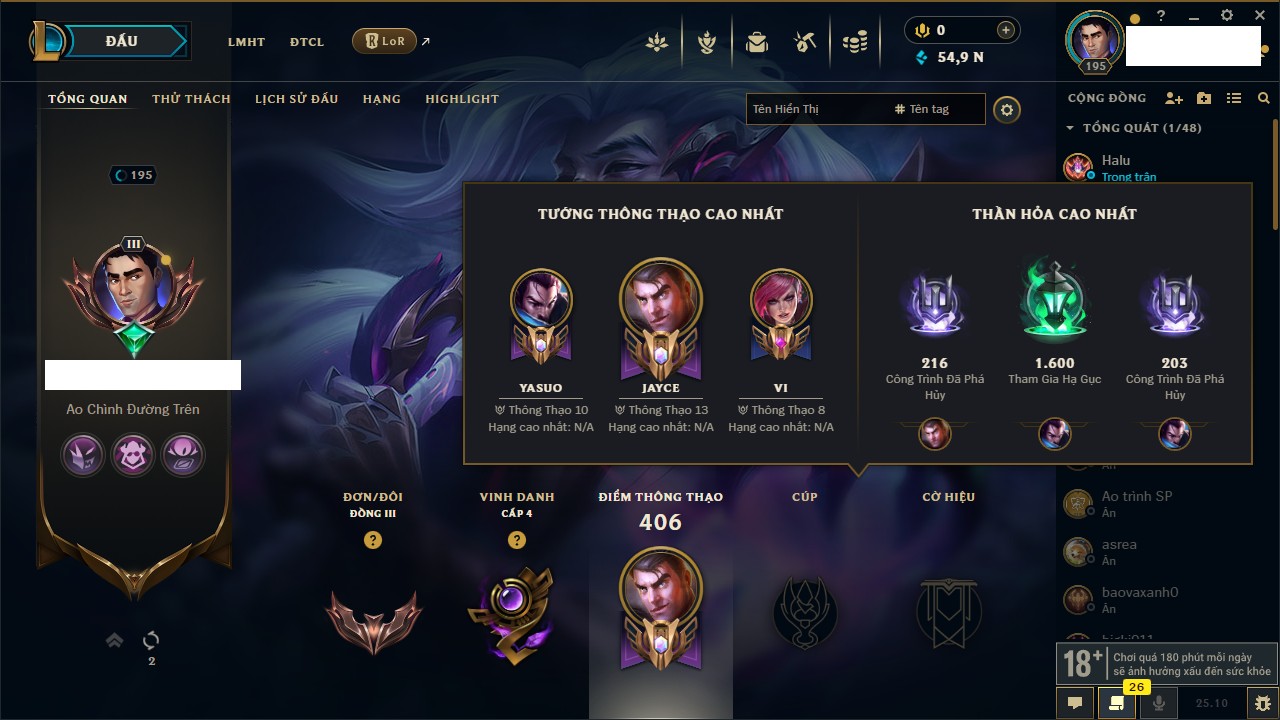Viewport: 1280px width, 720px height.
Task: Open the LỊCH SỬ ĐẤU tab
Action: [x=296, y=99]
